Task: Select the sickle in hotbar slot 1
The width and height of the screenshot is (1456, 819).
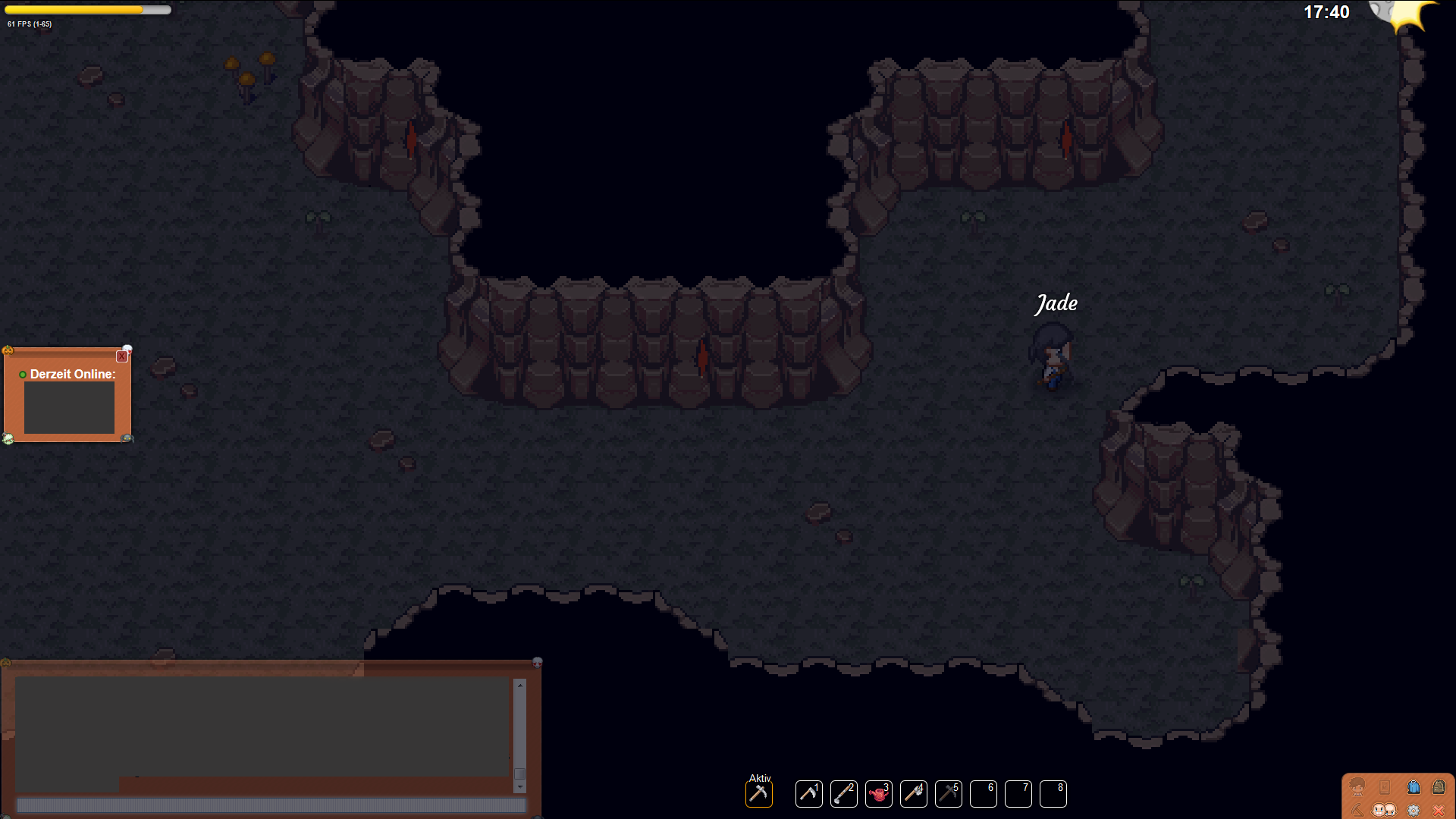Action: (x=808, y=794)
